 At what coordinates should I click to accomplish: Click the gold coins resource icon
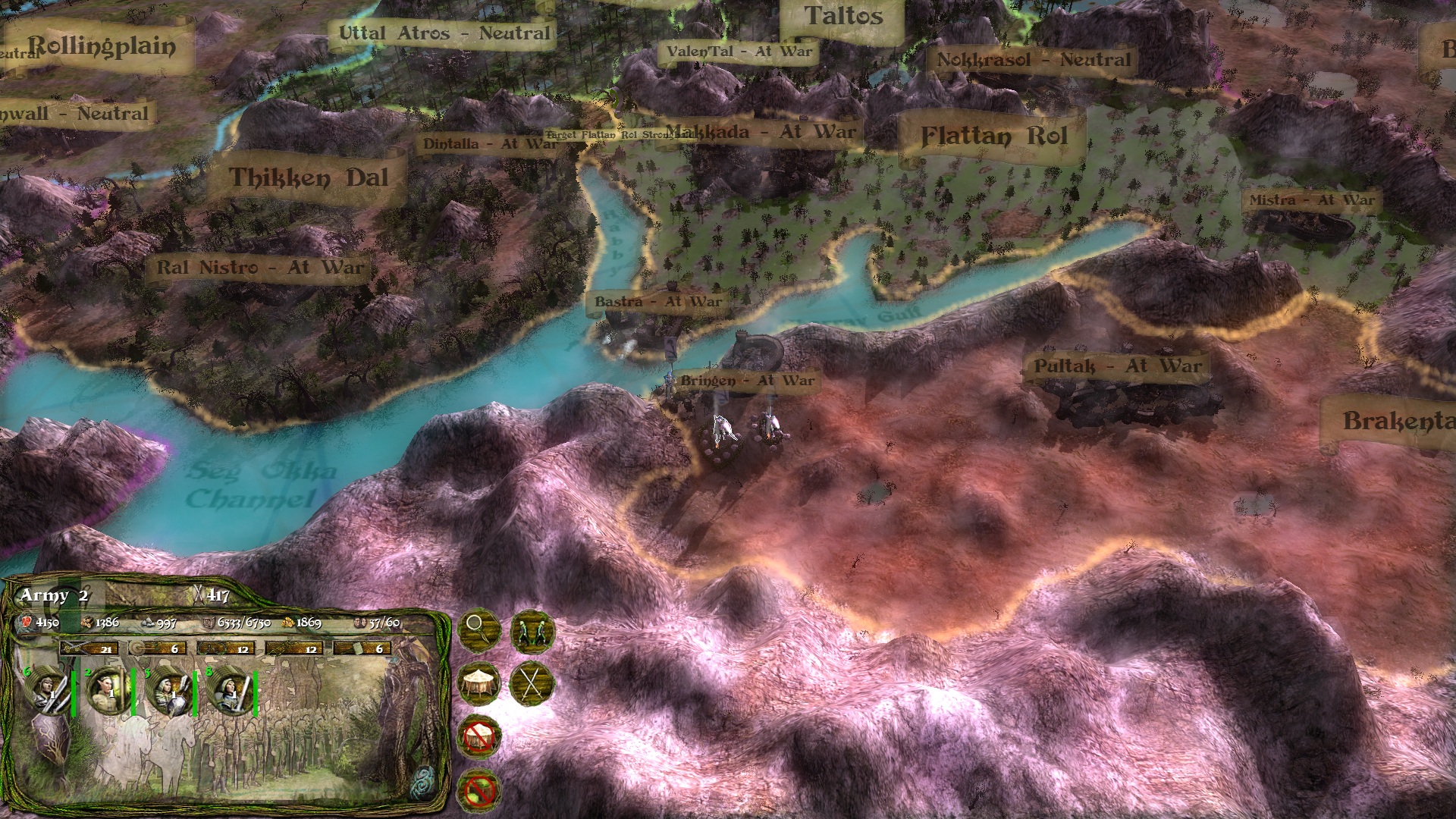[290, 623]
